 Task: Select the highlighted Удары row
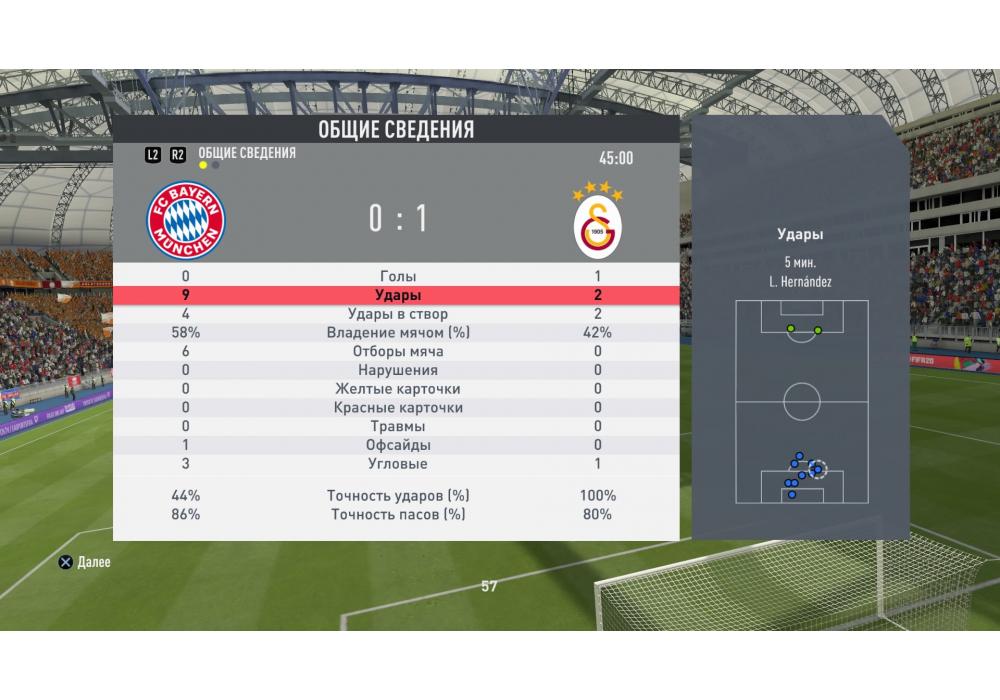(398, 295)
